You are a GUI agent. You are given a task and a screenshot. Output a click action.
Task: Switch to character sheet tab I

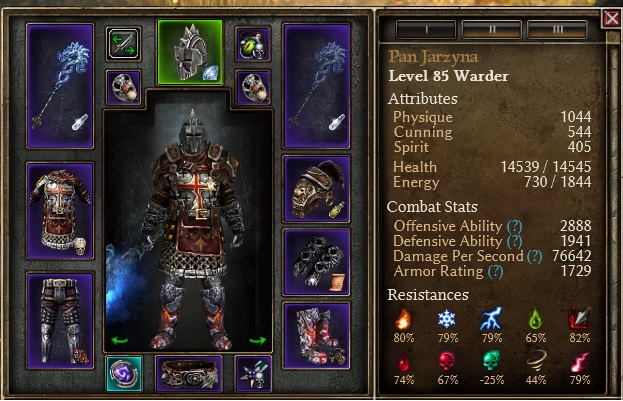coord(427,29)
